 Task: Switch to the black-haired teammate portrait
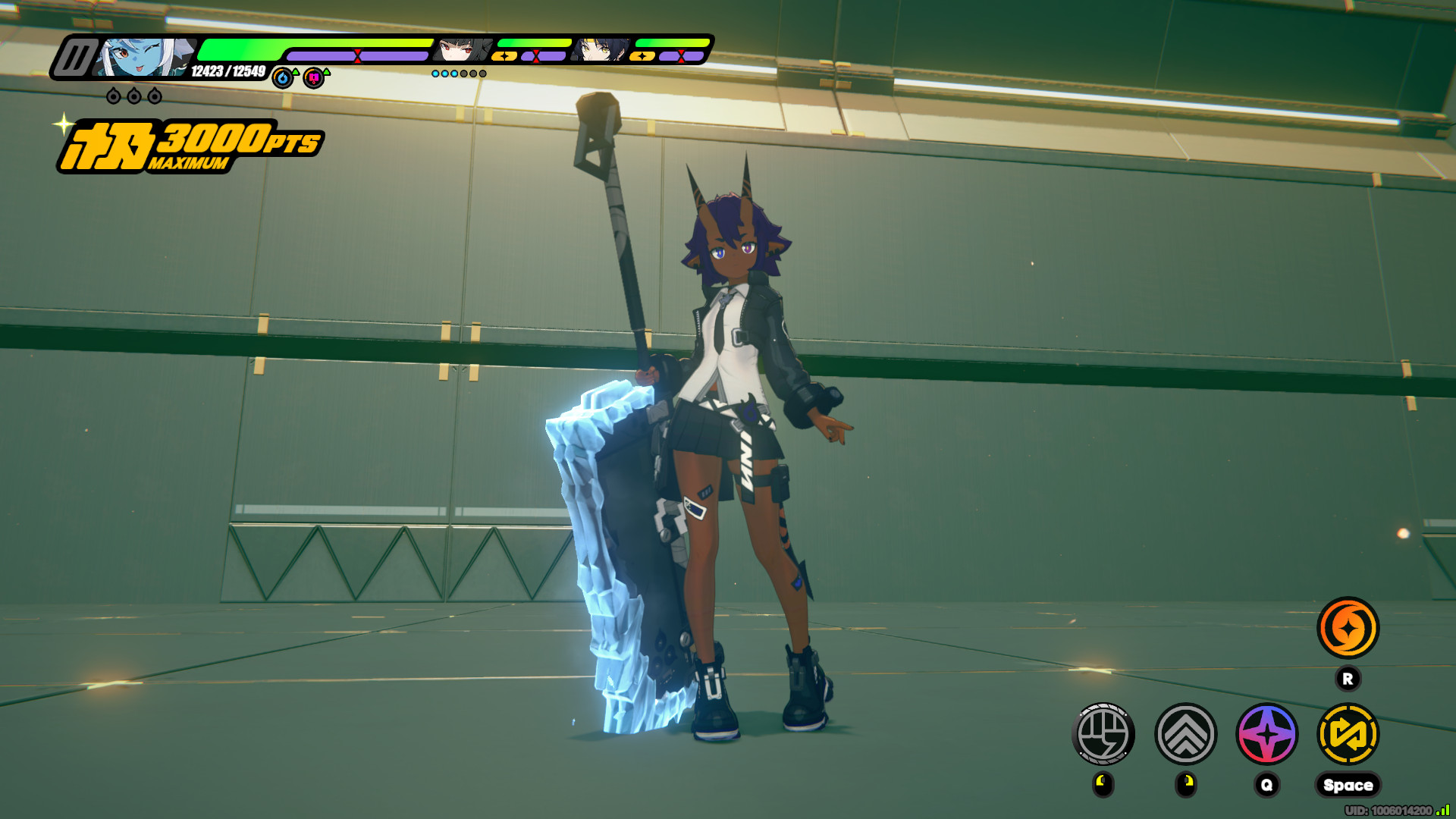pyautogui.click(x=465, y=50)
